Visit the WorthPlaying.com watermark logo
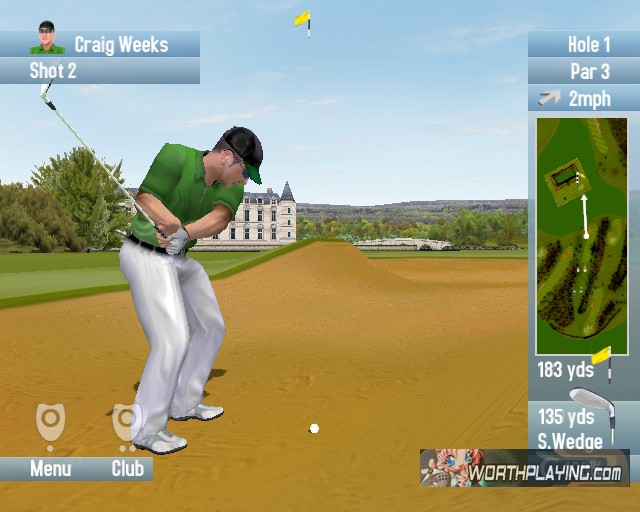 pyautogui.click(x=524, y=469)
